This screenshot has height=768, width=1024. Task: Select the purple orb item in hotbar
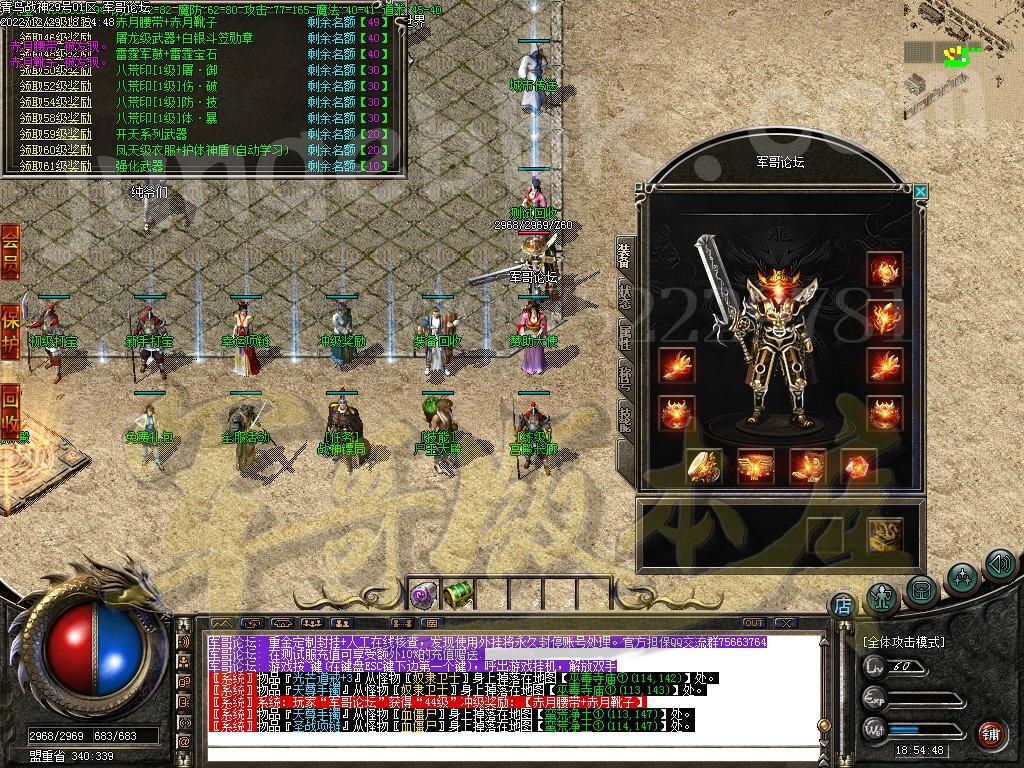(x=423, y=596)
